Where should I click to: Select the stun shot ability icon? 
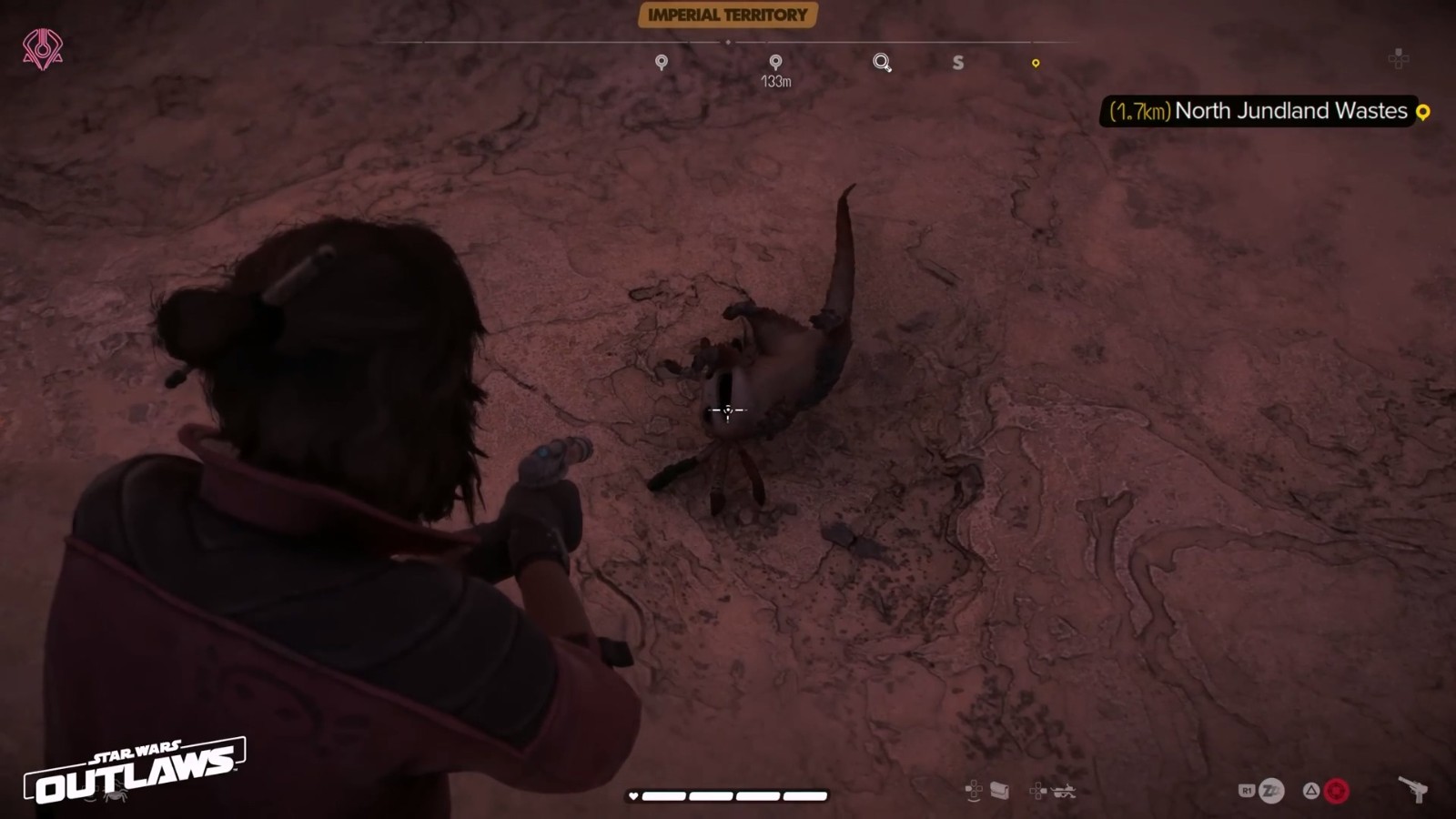1270,791
